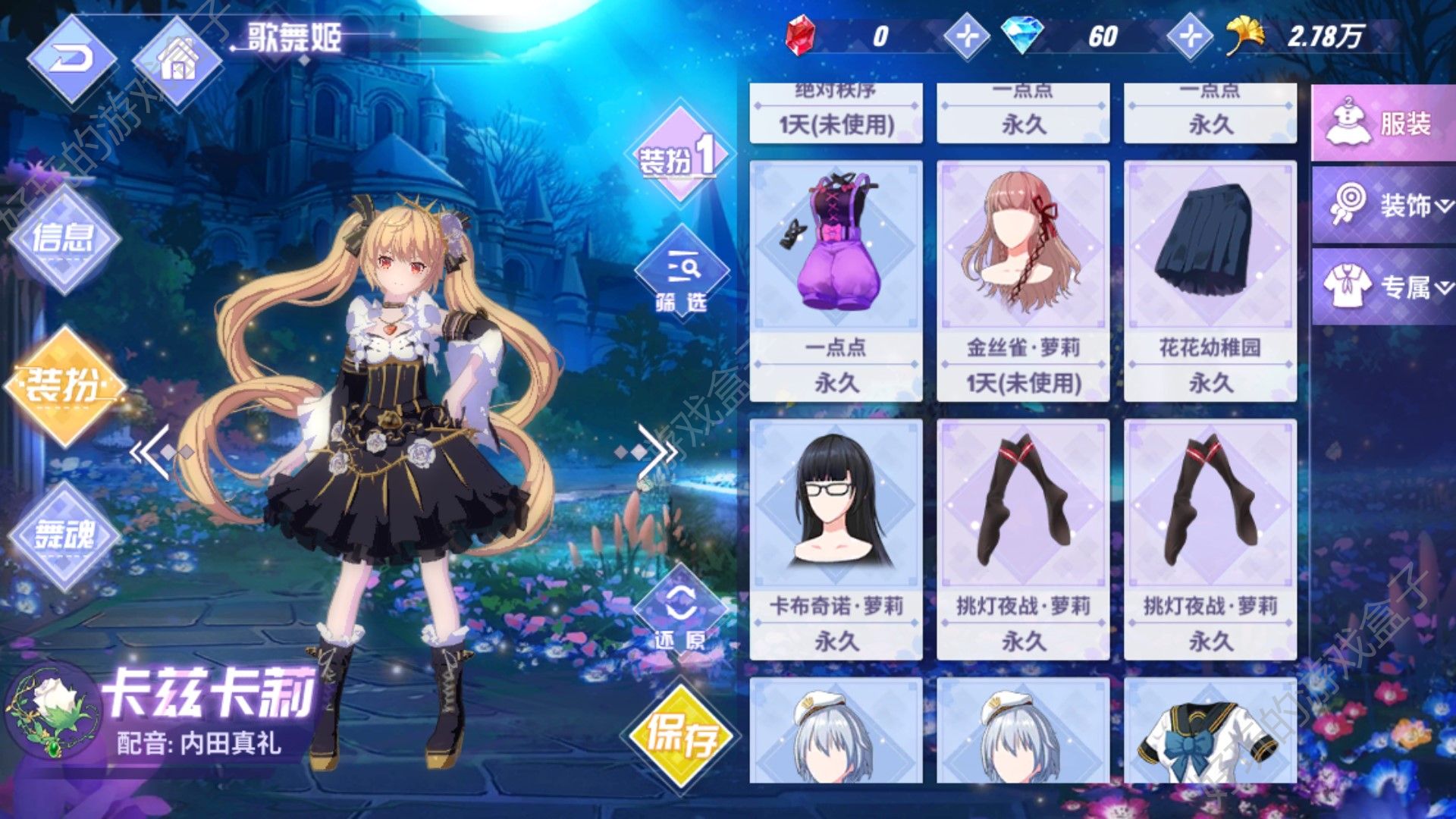Add blue diamonds with the plus button
Screen dimensions: 1456x819
click(1189, 36)
